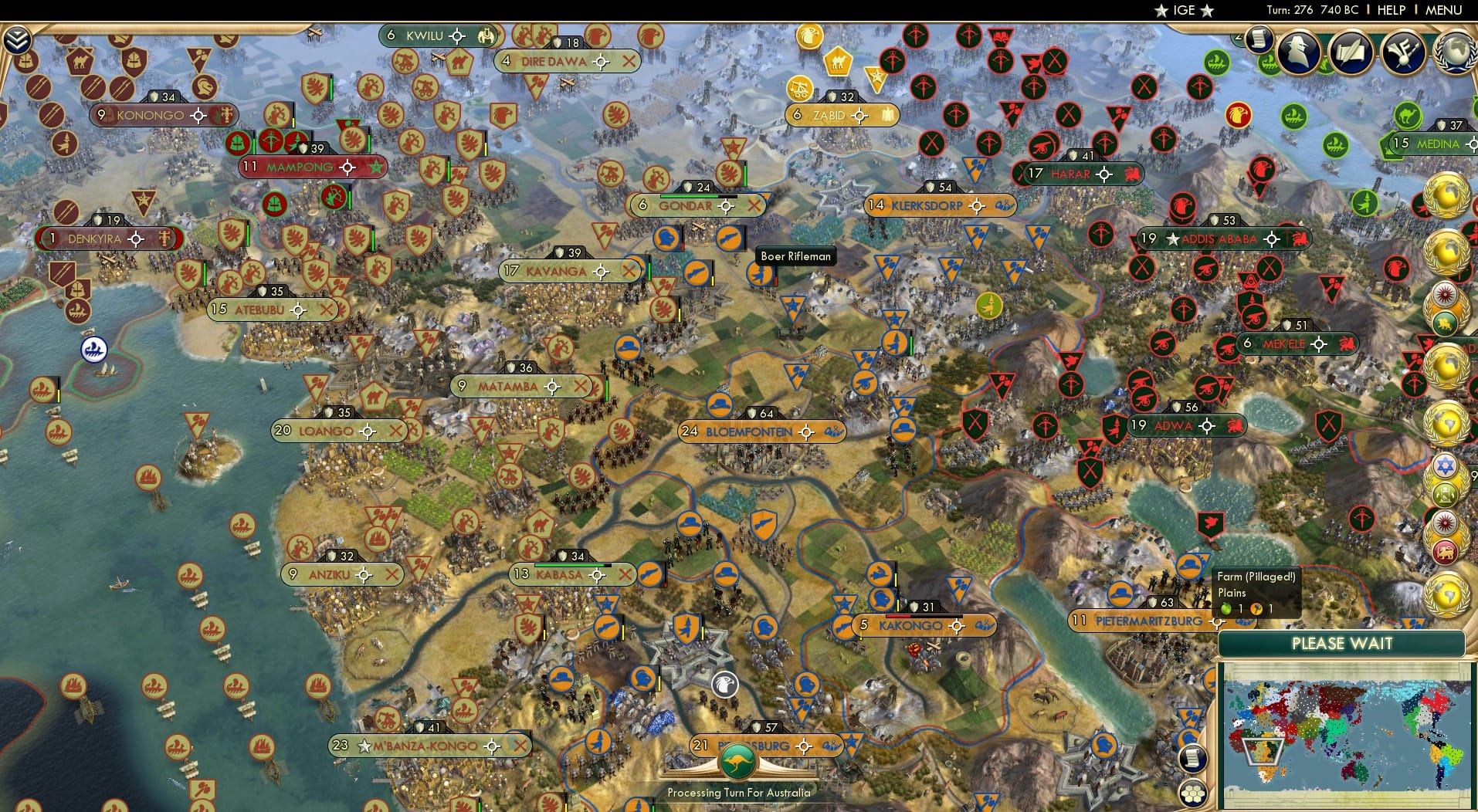Screen dimensions: 1478x812
Task: Click the Star of David religion icon on right edge
Action: pyautogui.click(x=1446, y=465)
